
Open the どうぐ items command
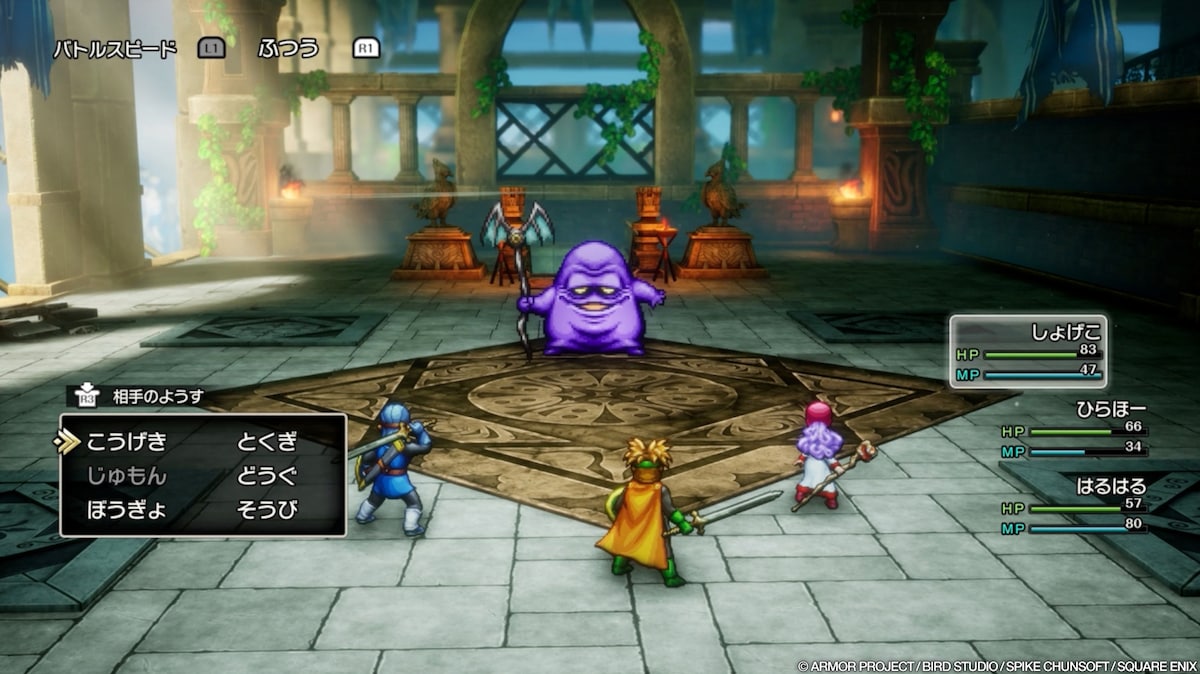point(267,475)
